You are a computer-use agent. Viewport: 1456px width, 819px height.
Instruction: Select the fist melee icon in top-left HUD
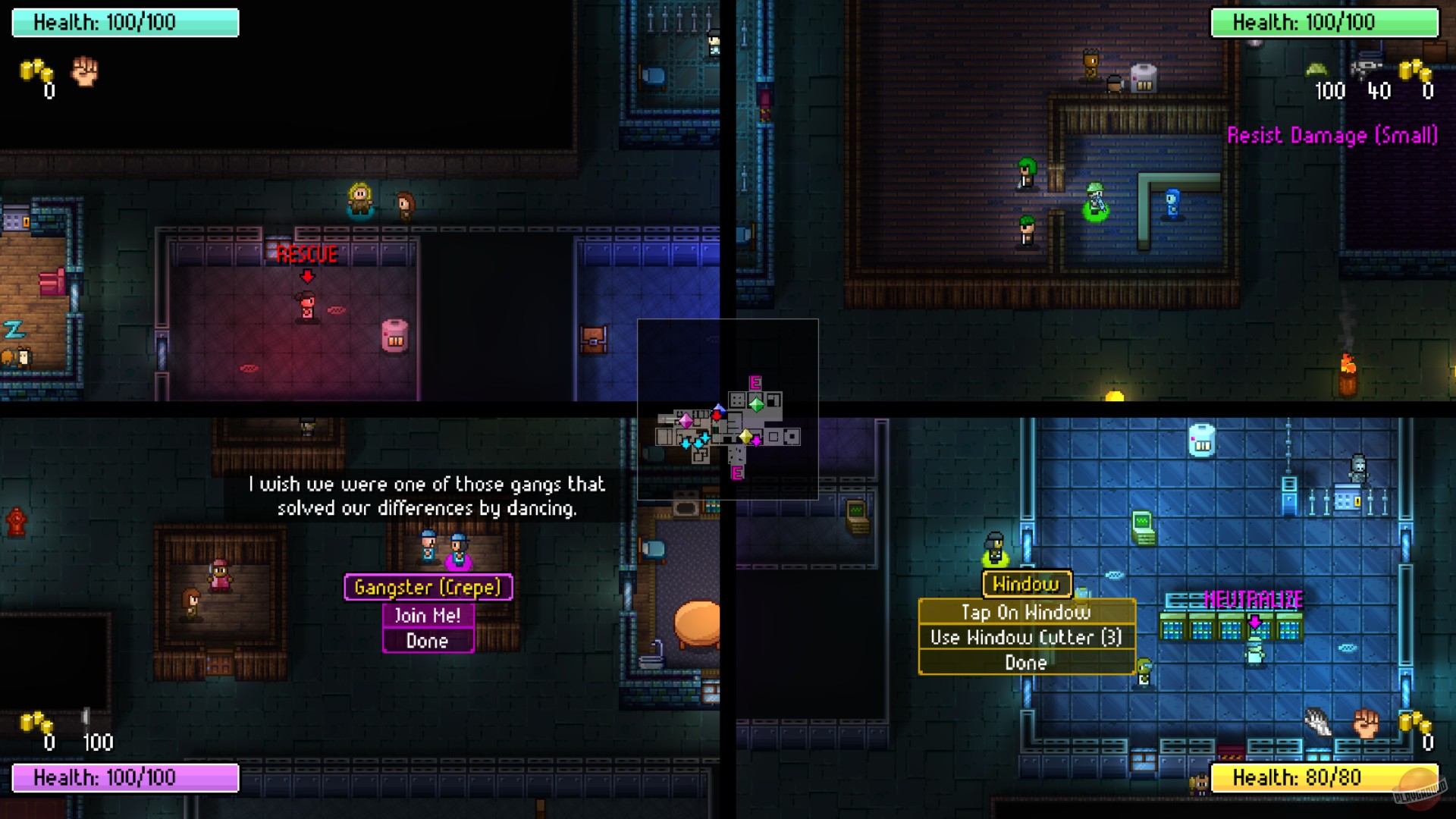(x=84, y=74)
